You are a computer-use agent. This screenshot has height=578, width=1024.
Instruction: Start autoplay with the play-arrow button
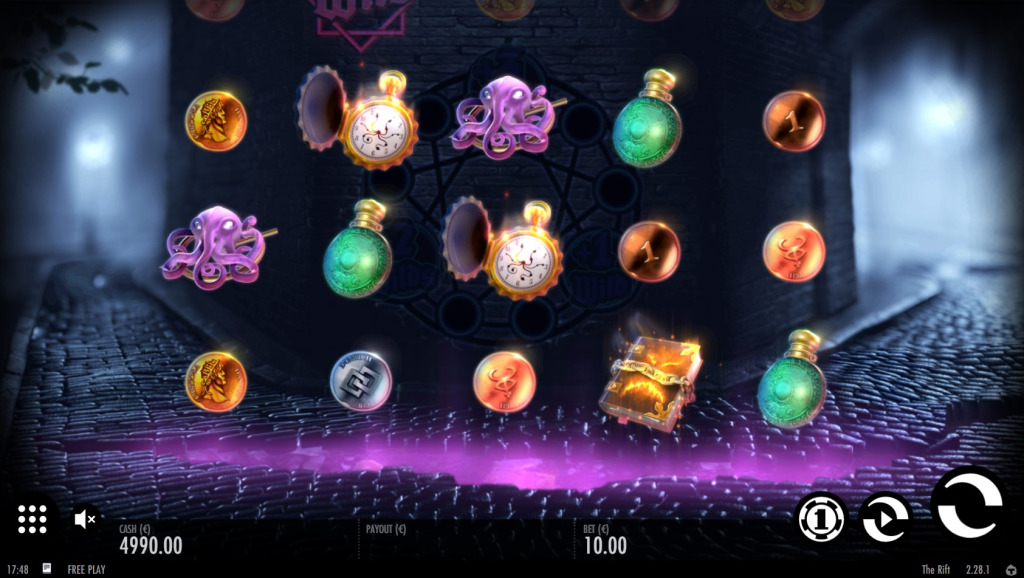(x=885, y=519)
